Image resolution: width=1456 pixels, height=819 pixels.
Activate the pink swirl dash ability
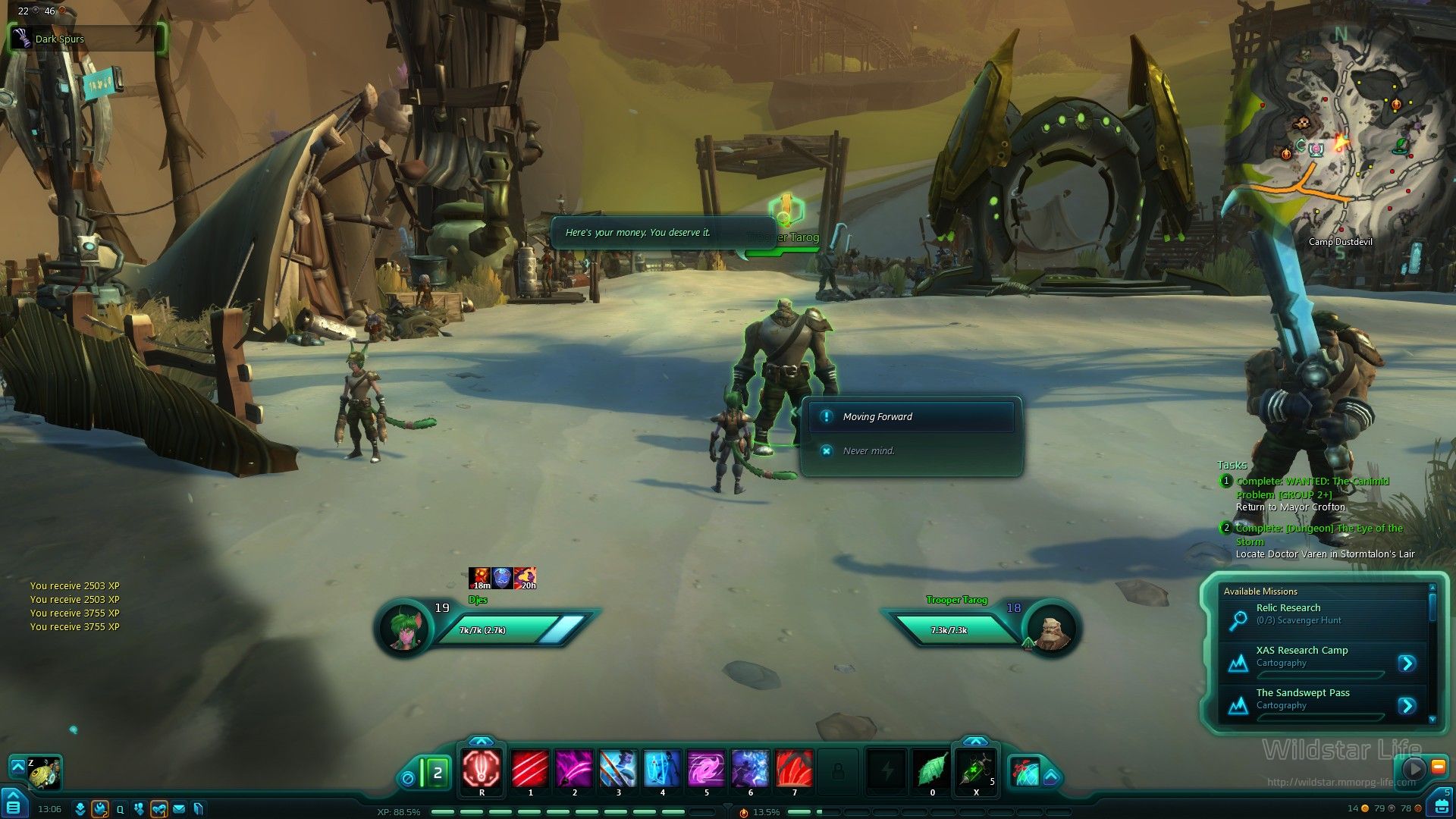(x=706, y=769)
